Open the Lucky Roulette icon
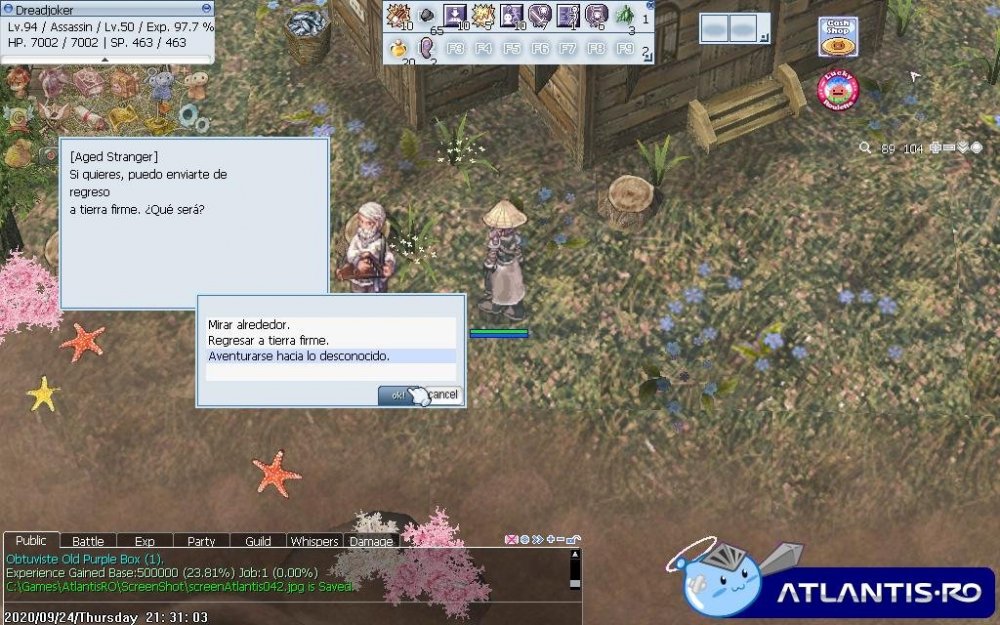1000x625 pixels. click(838, 89)
